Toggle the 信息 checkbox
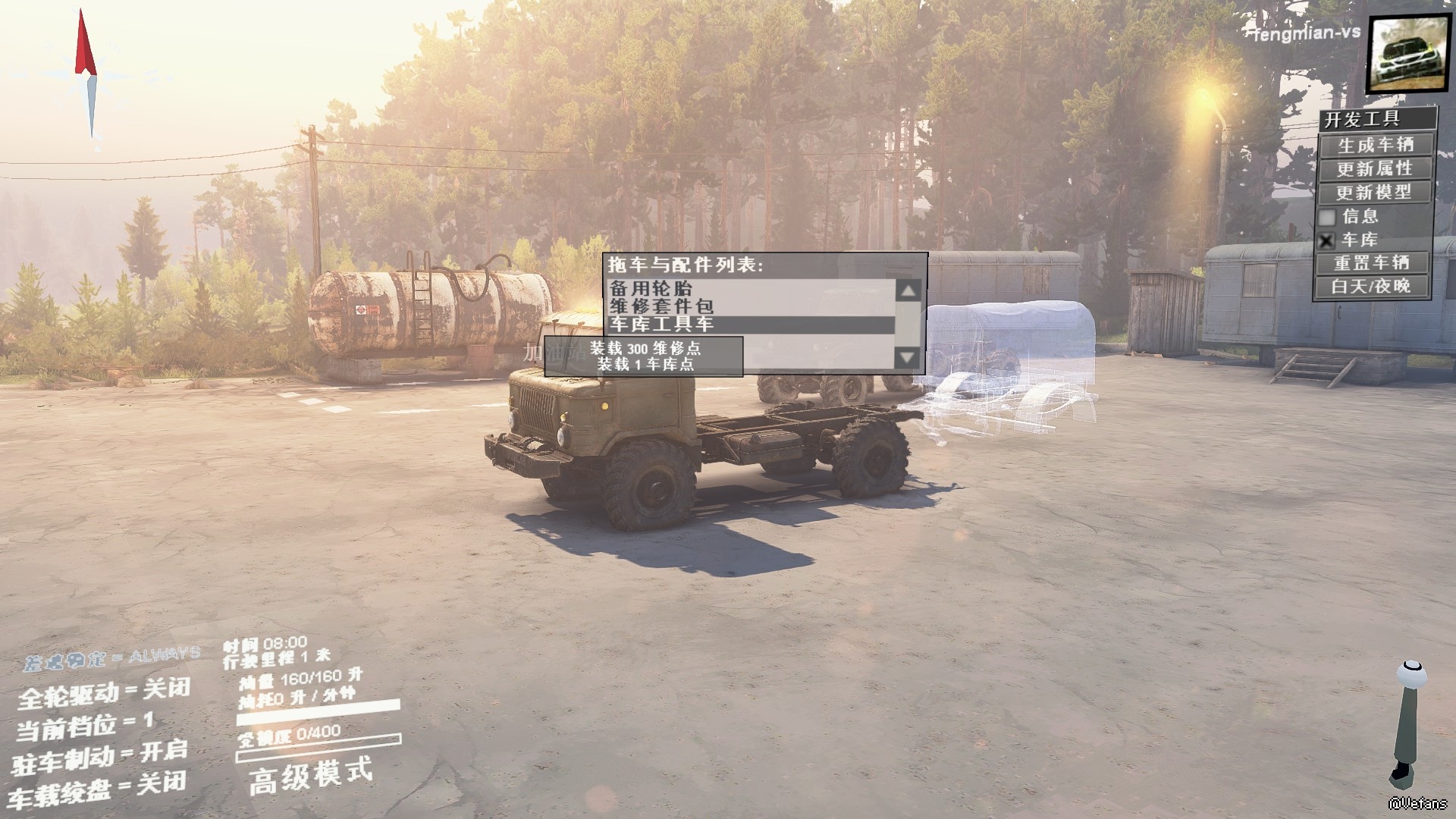This screenshot has height=819, width=1456. 1327,217
